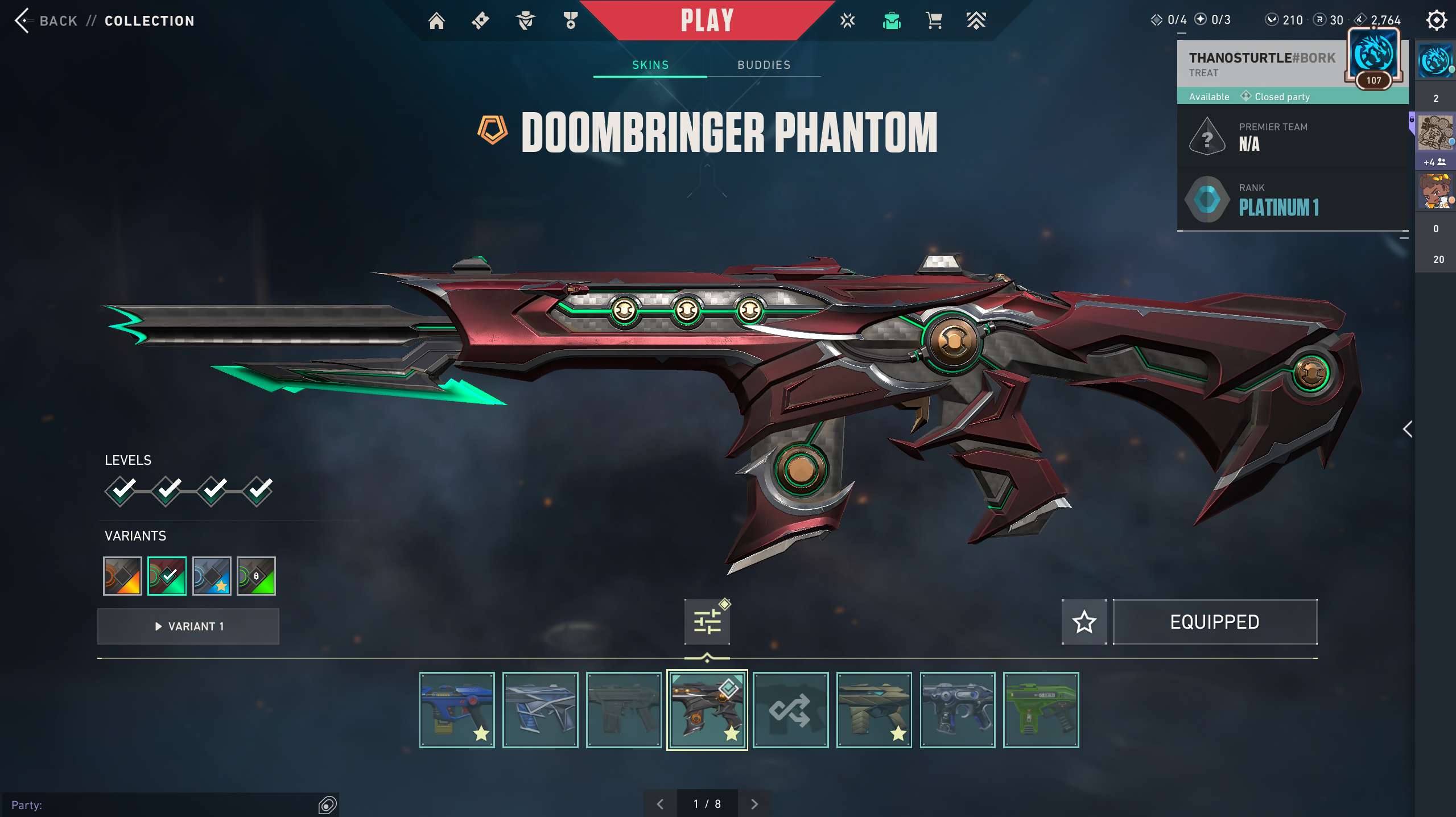
Task: Open the home screen icon
Action: [436, 21]
